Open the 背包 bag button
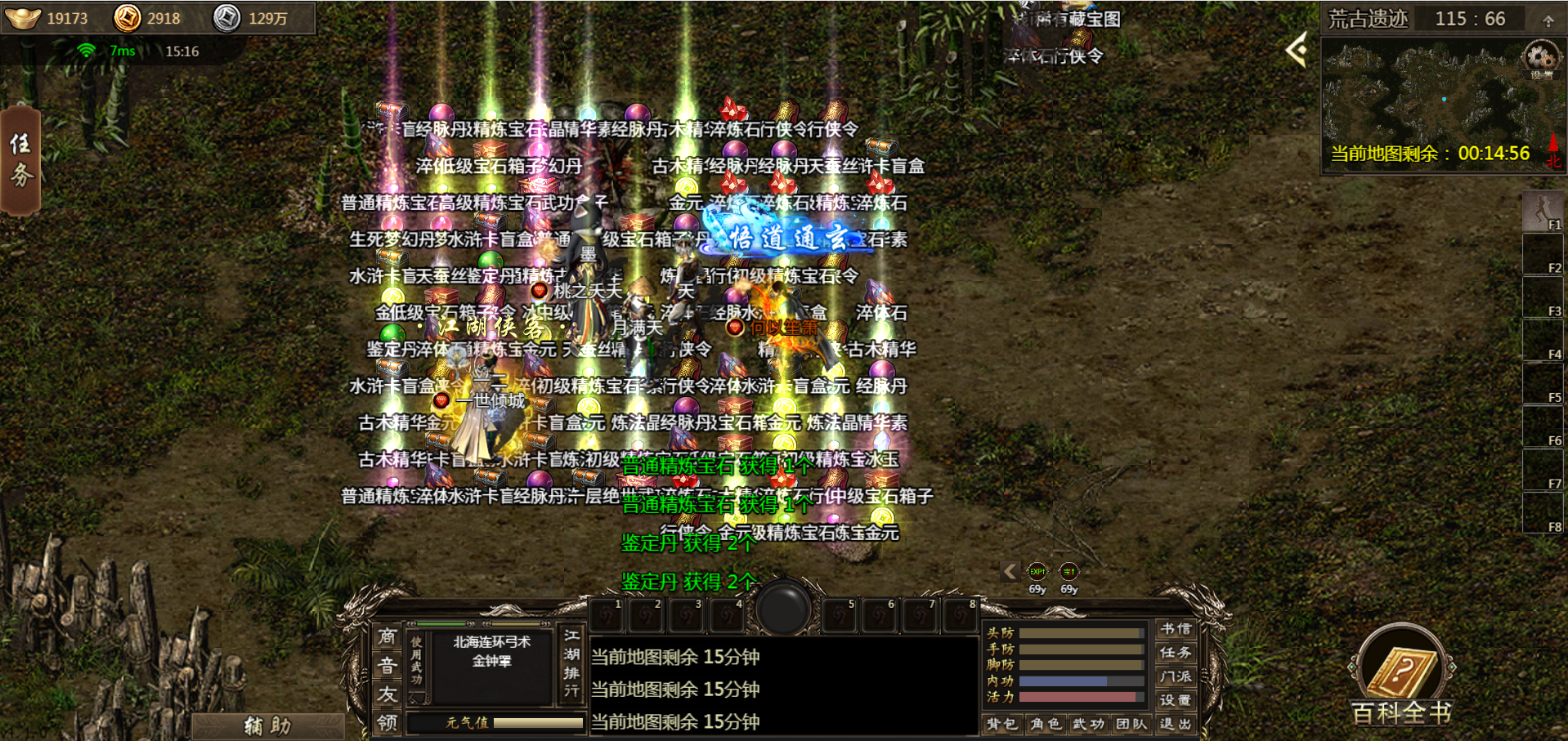The height and width of the screenshot is (741, 1568). coord(1001,724)
